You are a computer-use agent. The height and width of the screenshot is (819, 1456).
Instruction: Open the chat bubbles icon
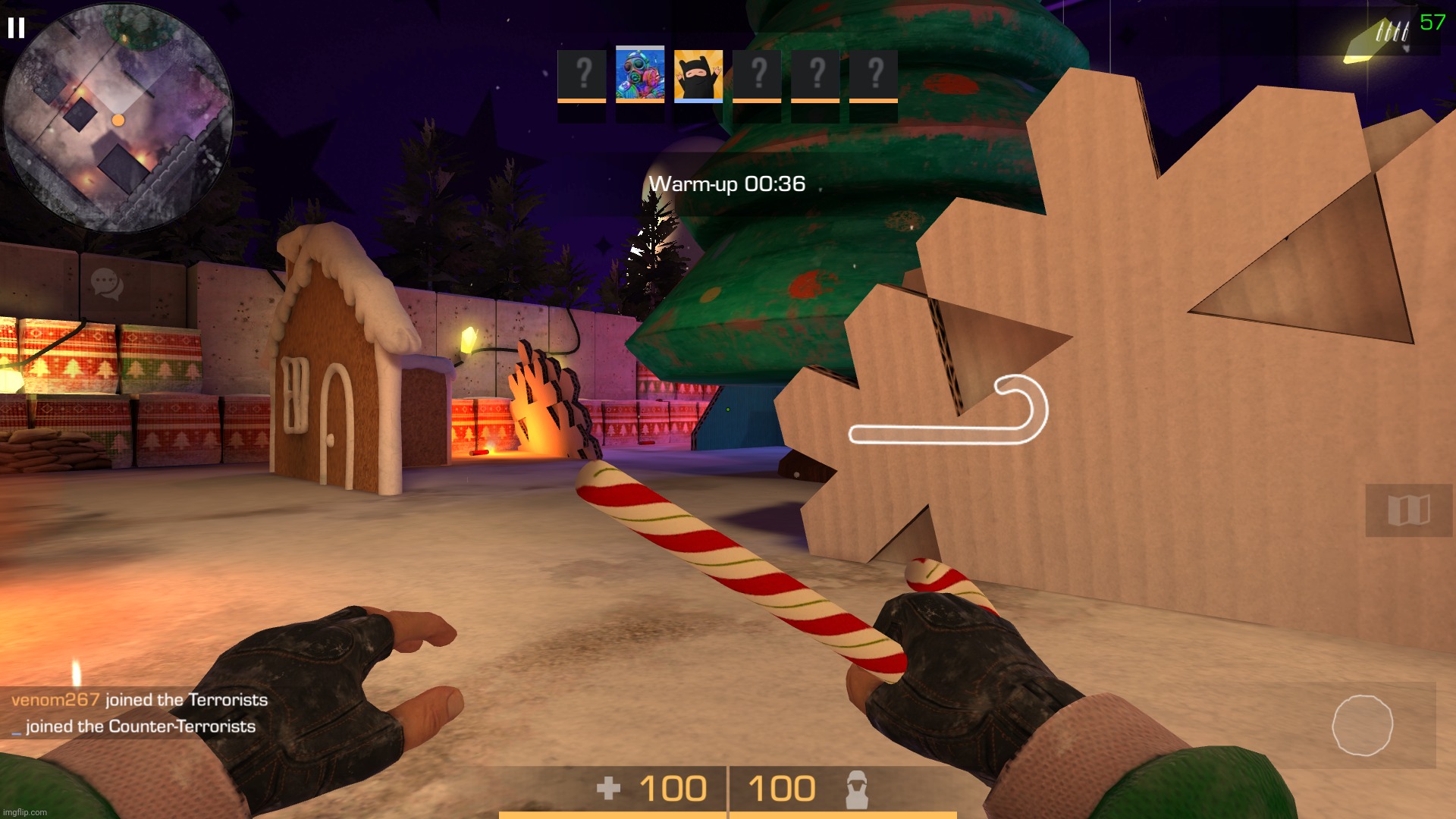point(106,284)
